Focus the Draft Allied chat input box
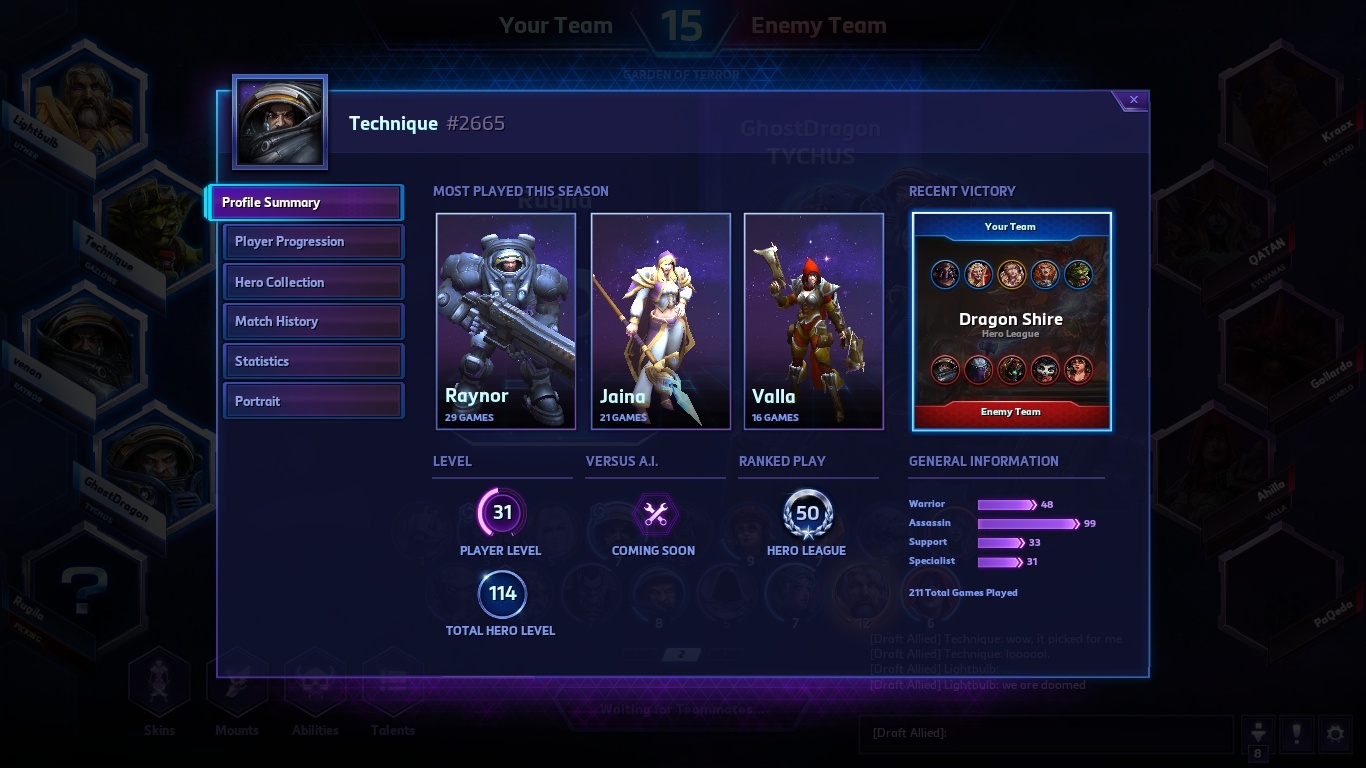This screenshot has height=768, width=1366. (1045, 733)
